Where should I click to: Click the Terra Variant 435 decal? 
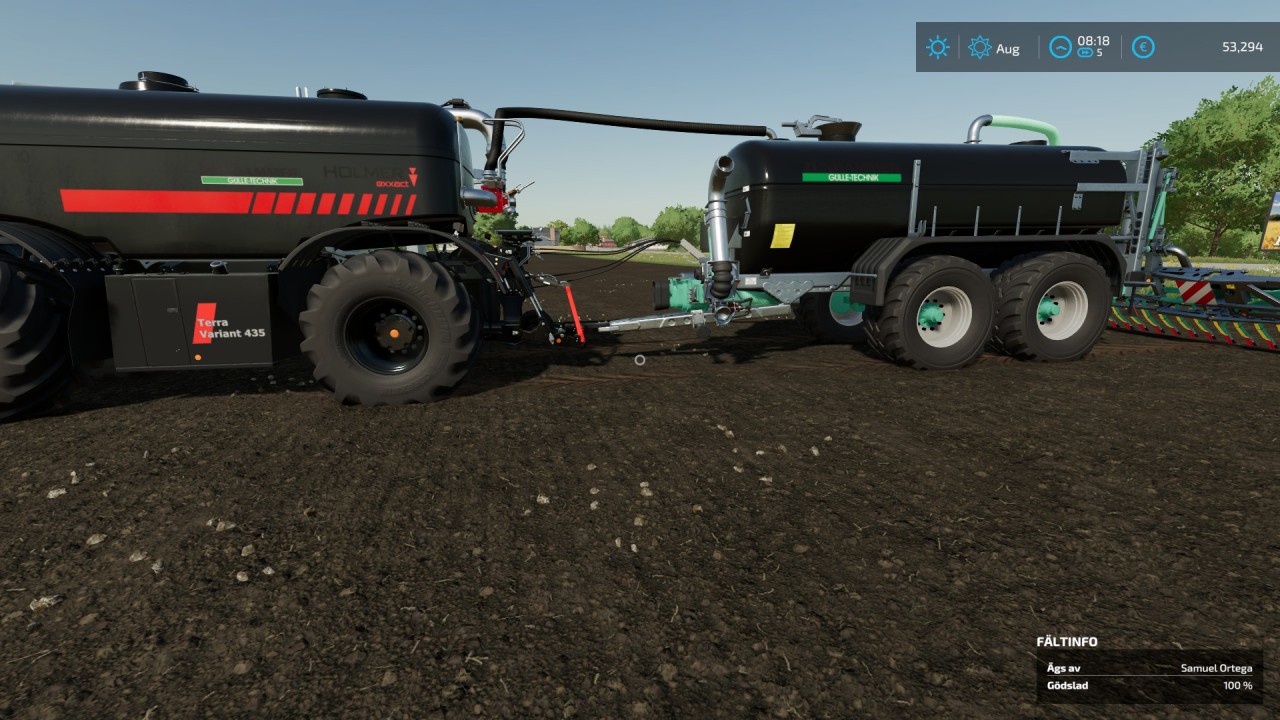click(212, 323)
